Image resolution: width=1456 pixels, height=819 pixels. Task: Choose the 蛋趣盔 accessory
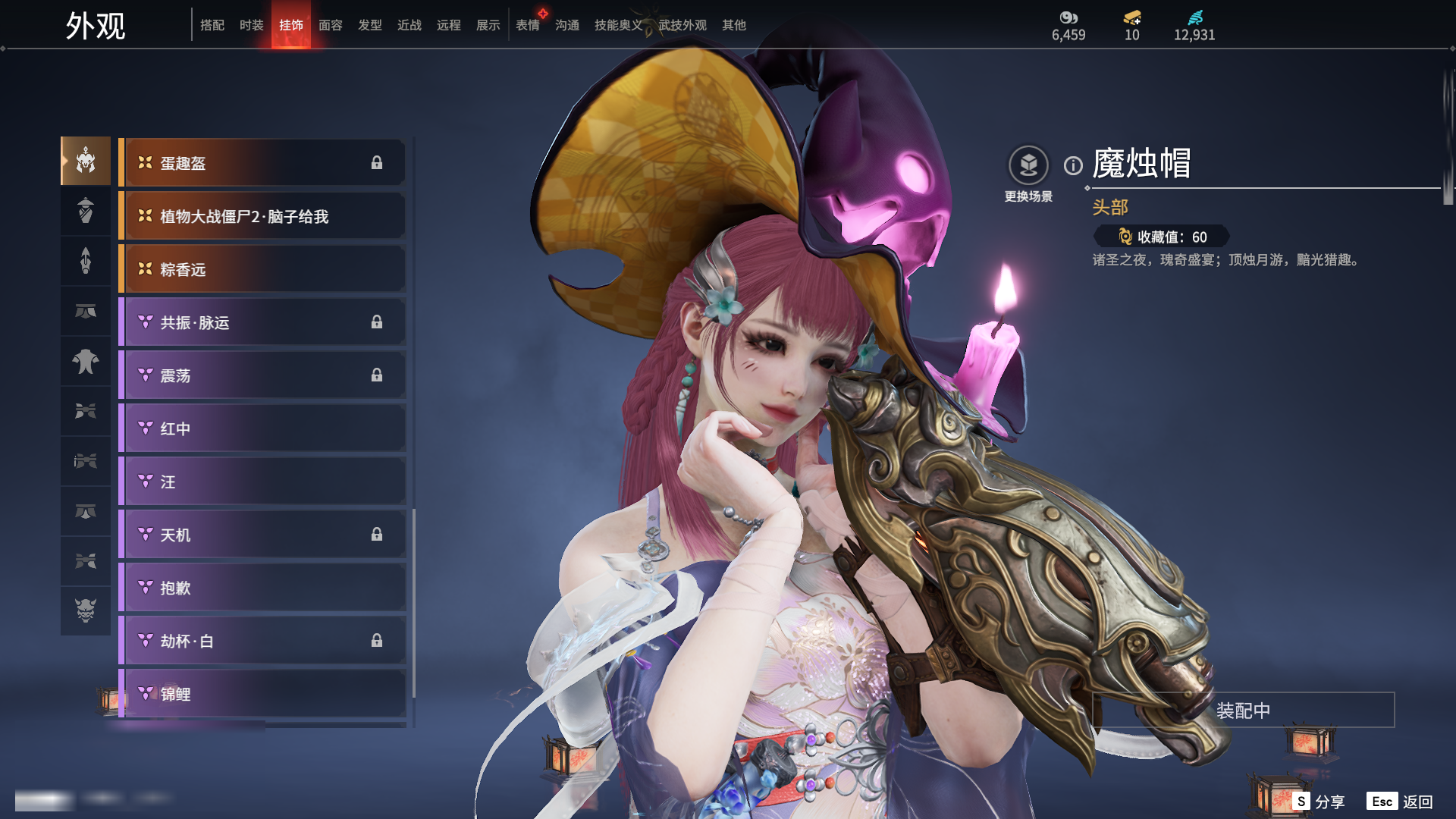(262, 163)
